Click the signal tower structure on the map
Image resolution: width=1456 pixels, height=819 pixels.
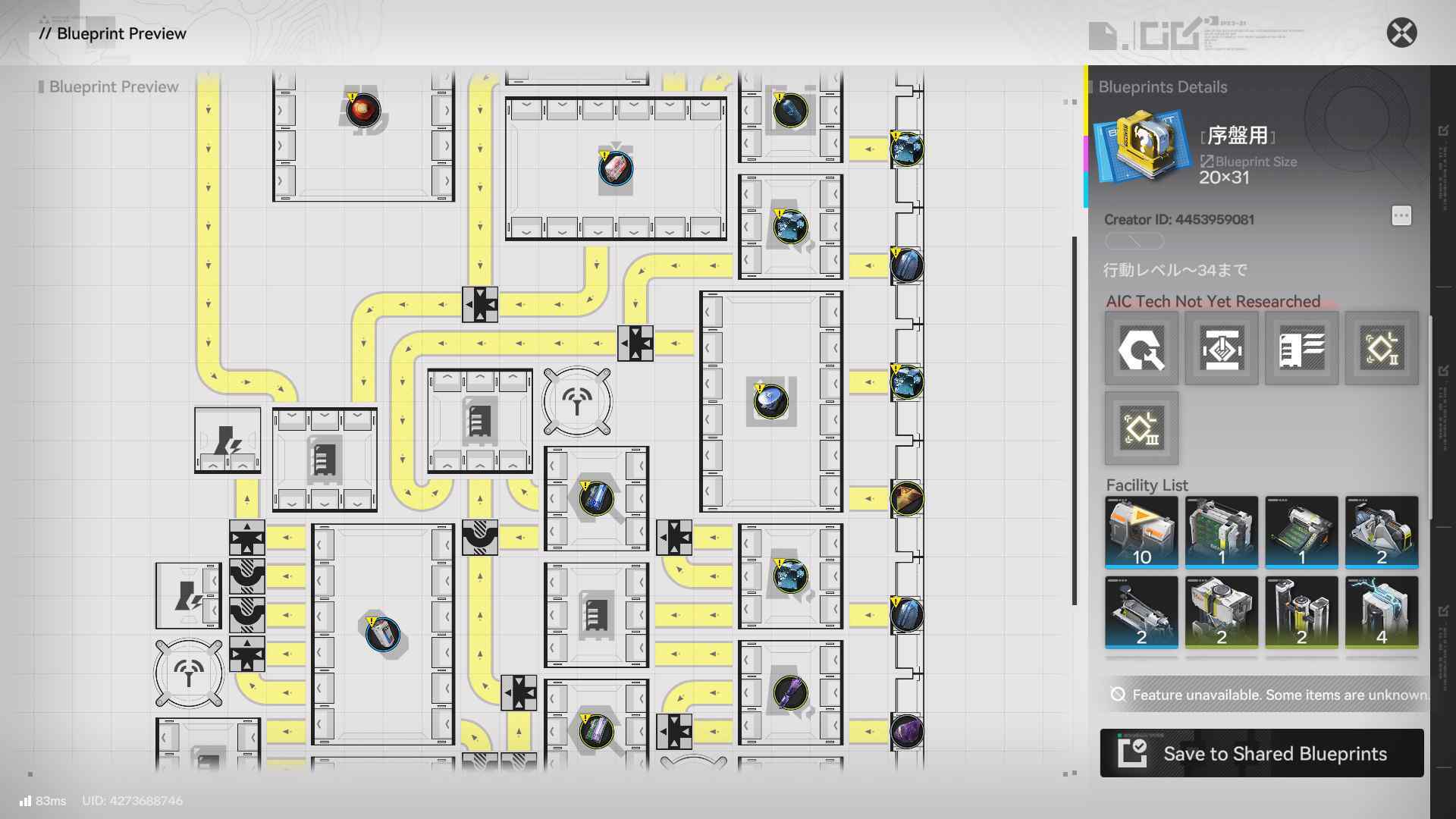click(x=578, y=400)
